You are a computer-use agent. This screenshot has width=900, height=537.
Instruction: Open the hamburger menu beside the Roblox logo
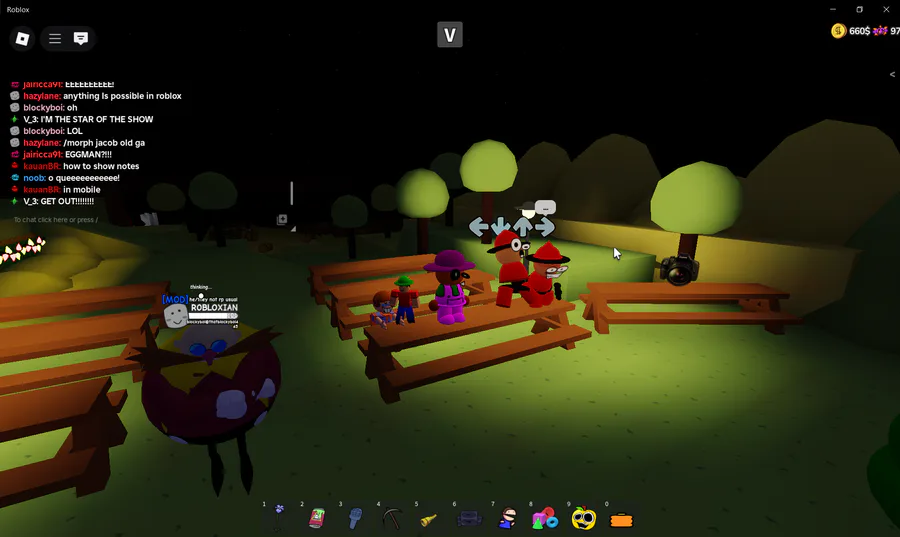(x=55, y=39)
